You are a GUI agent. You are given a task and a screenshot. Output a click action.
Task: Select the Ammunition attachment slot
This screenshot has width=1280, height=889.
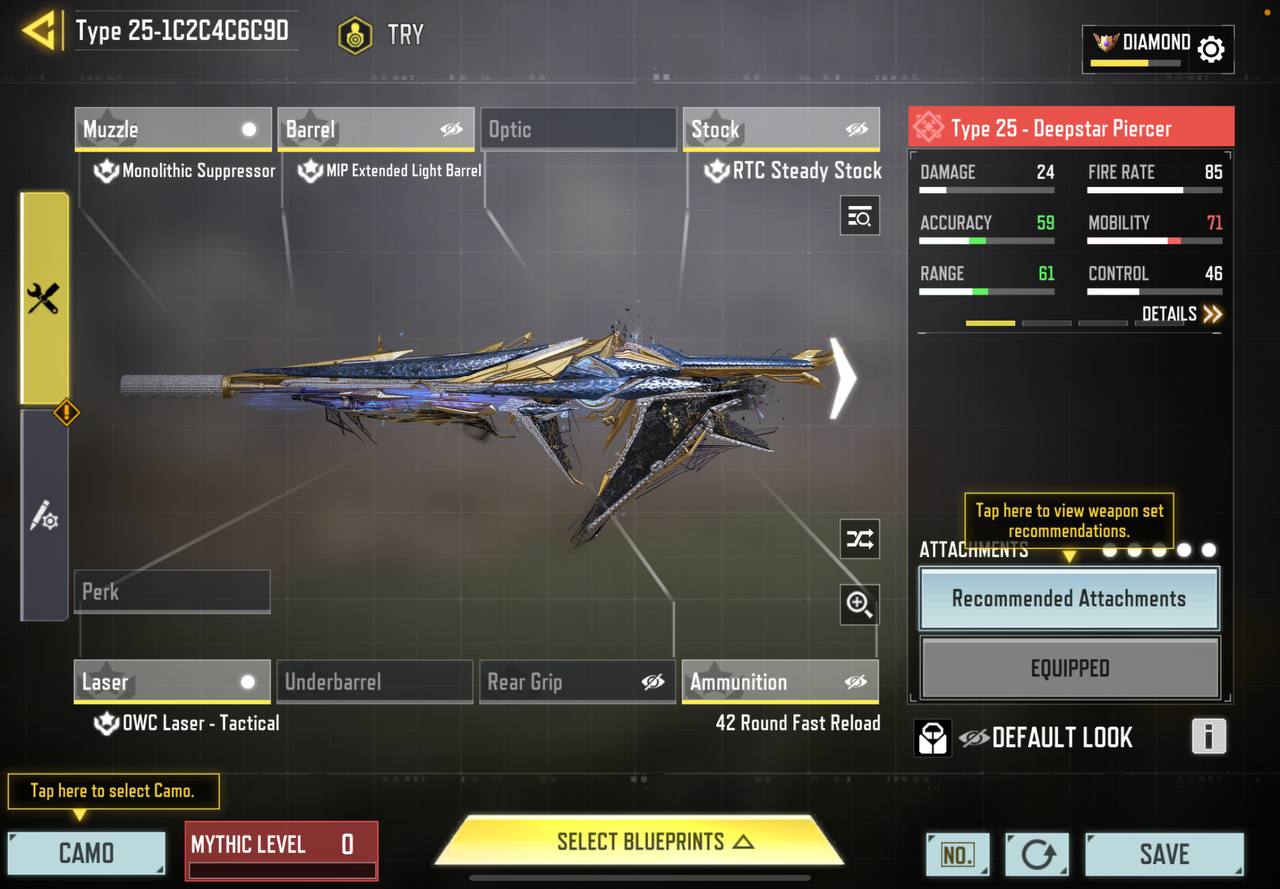(780, 682)
